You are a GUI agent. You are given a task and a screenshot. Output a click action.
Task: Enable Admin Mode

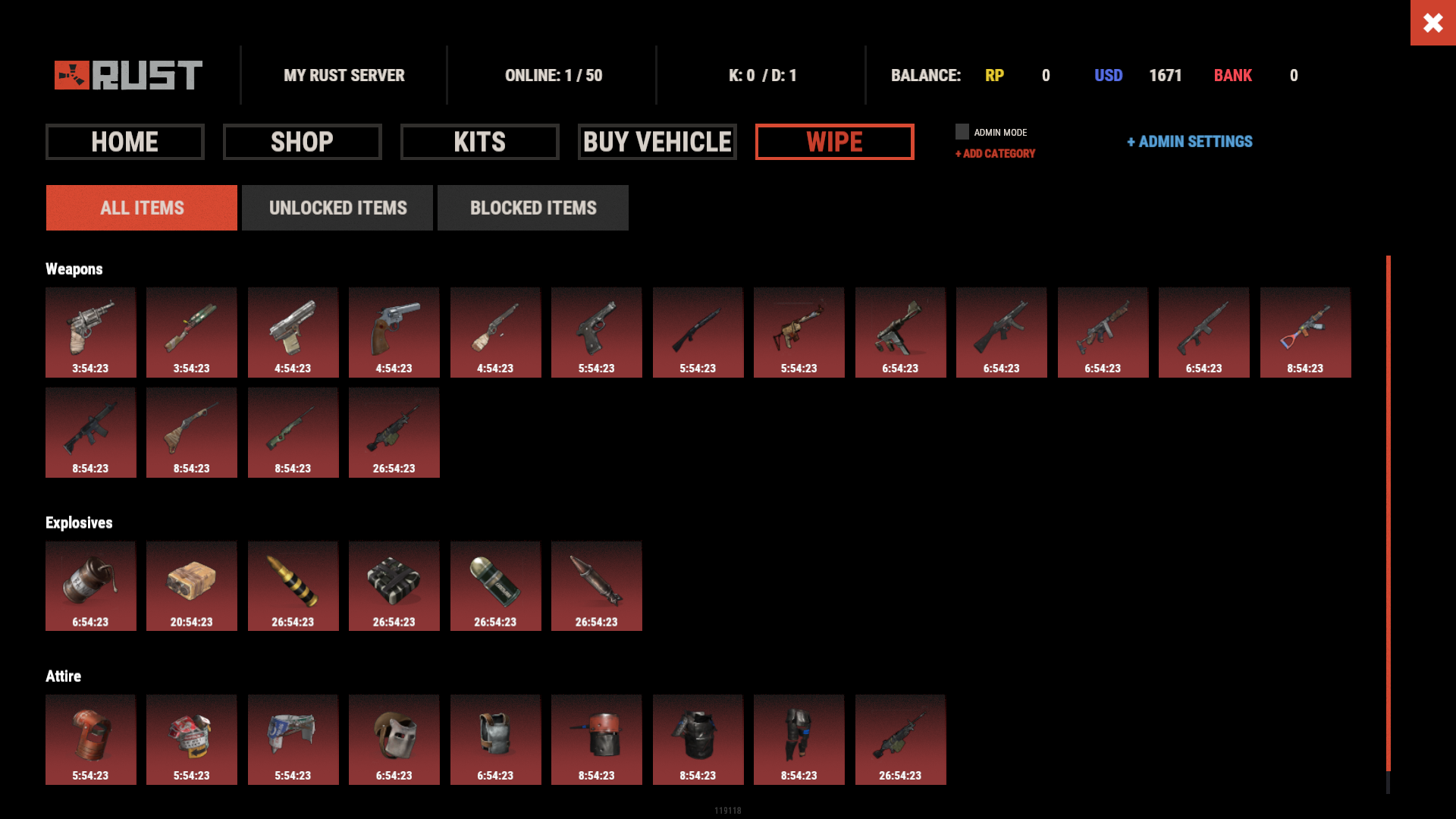[962, 131]
